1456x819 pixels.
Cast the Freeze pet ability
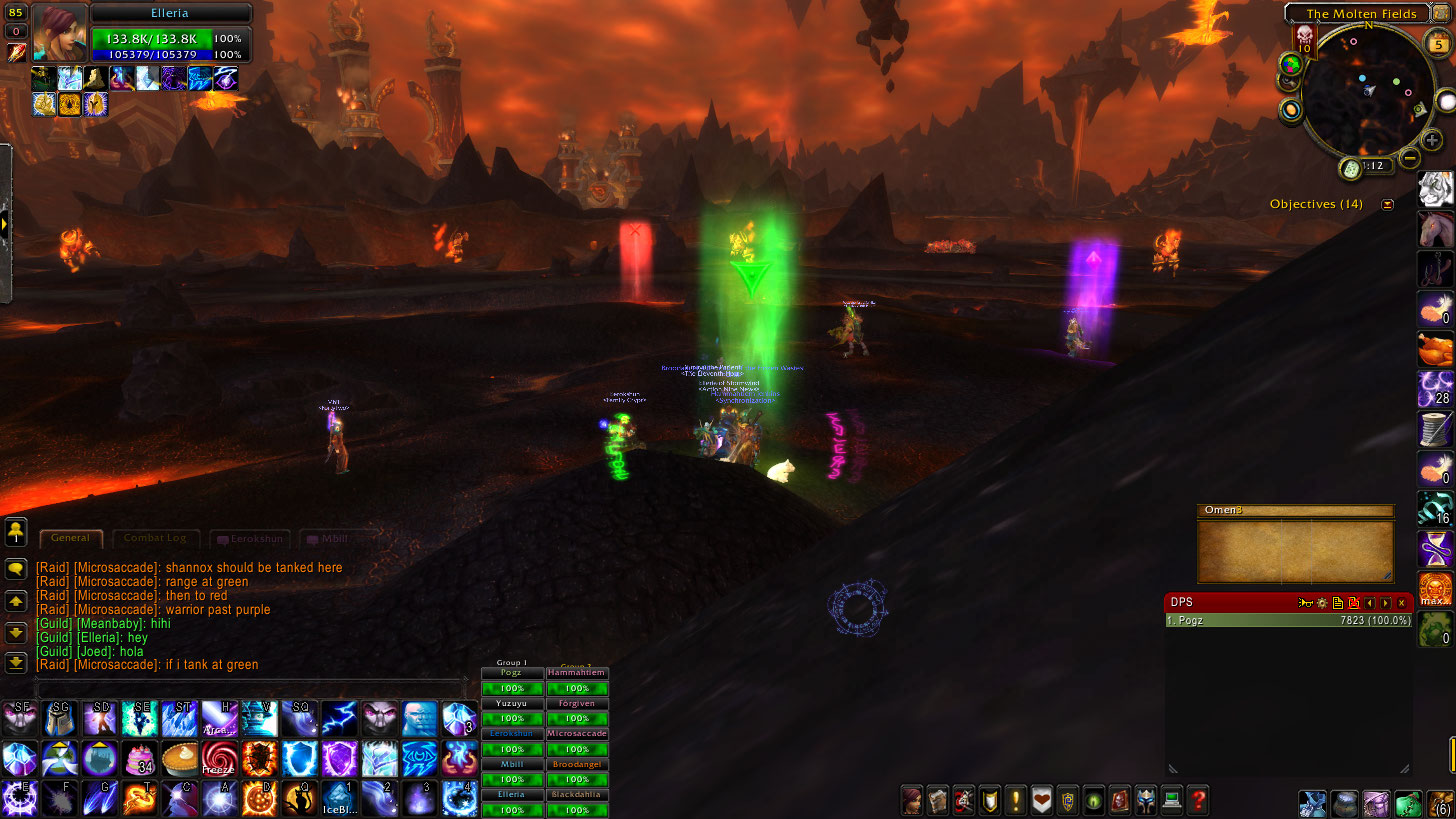coord(218,758)
